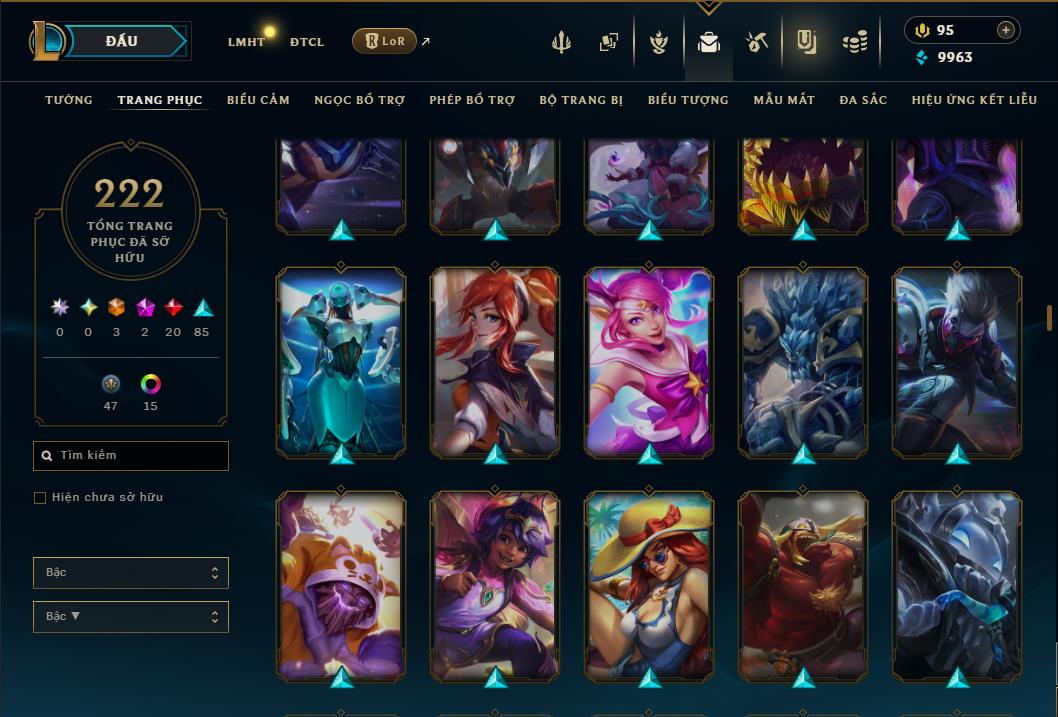Switch to ĐTCL game mode

pos(307,42)
